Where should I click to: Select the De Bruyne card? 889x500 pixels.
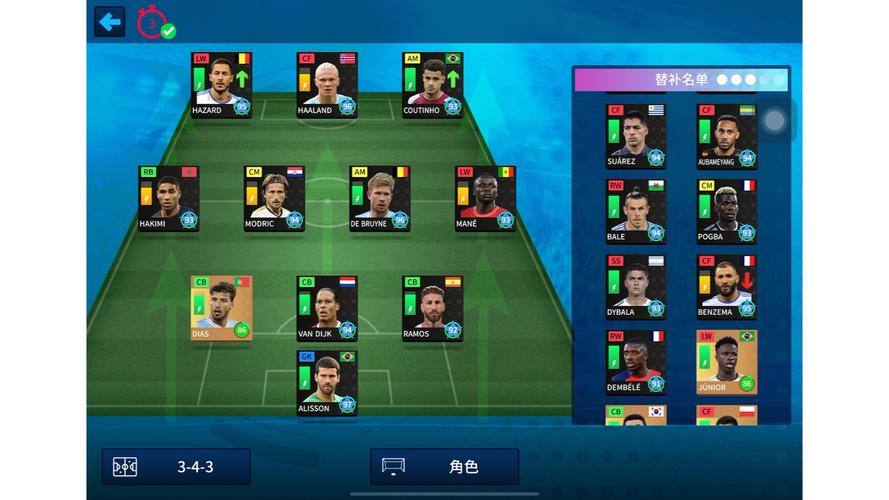pos(379,198)
